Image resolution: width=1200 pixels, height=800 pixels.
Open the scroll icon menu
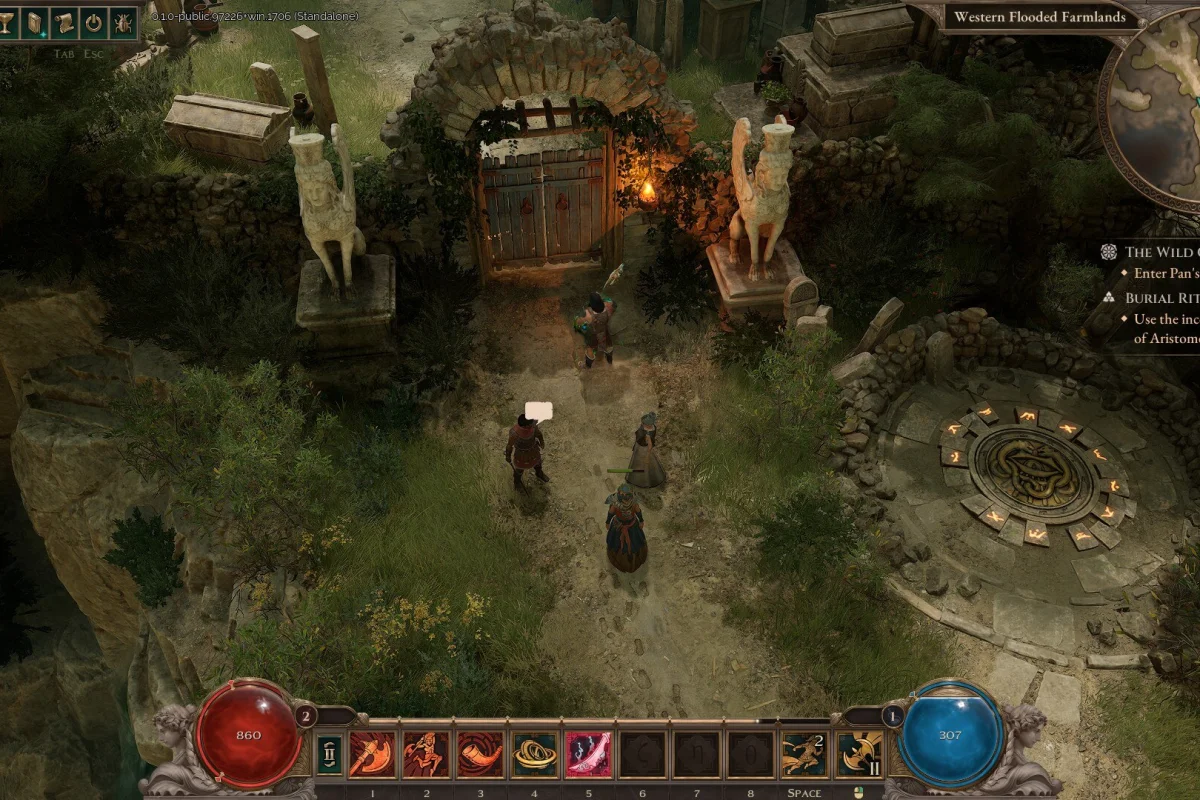(x=64, y=21)
